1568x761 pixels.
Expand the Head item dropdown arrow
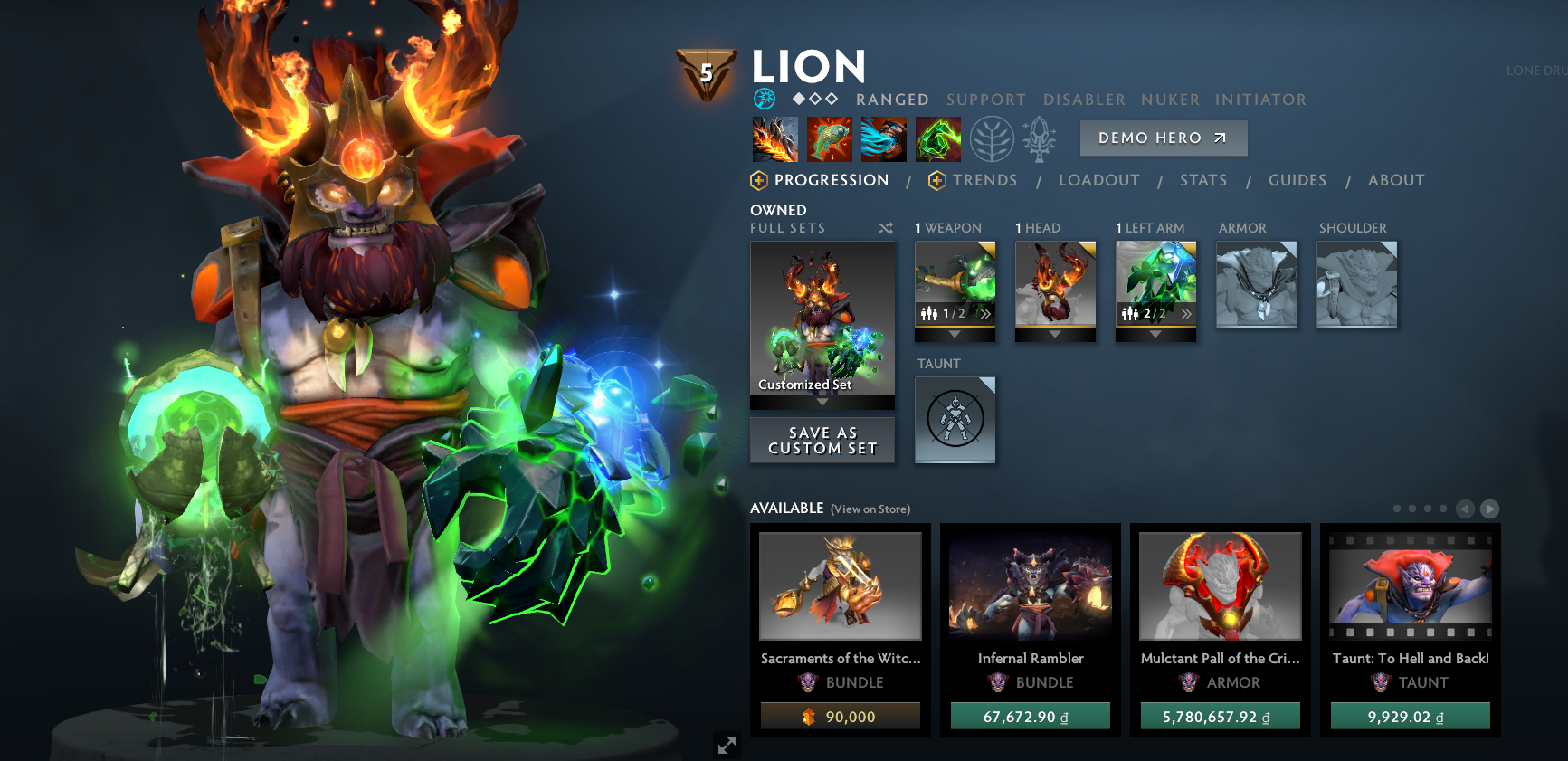(x=1055, y=333)
